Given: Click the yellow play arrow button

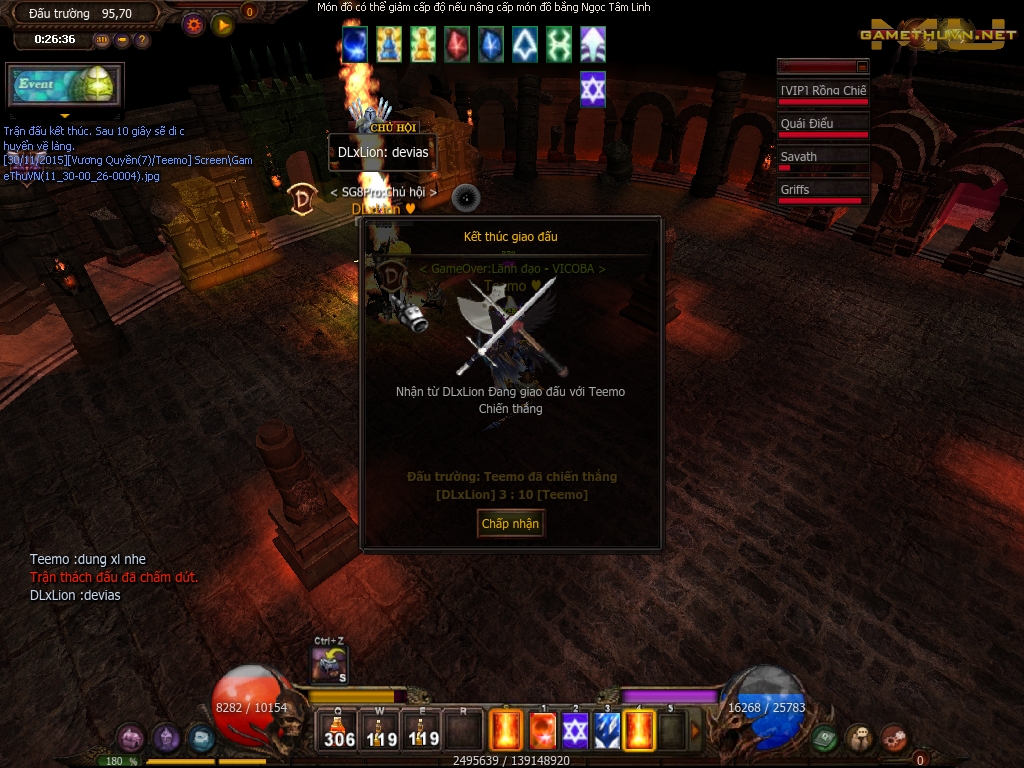Looking at the screenshot, I should 222,25.
